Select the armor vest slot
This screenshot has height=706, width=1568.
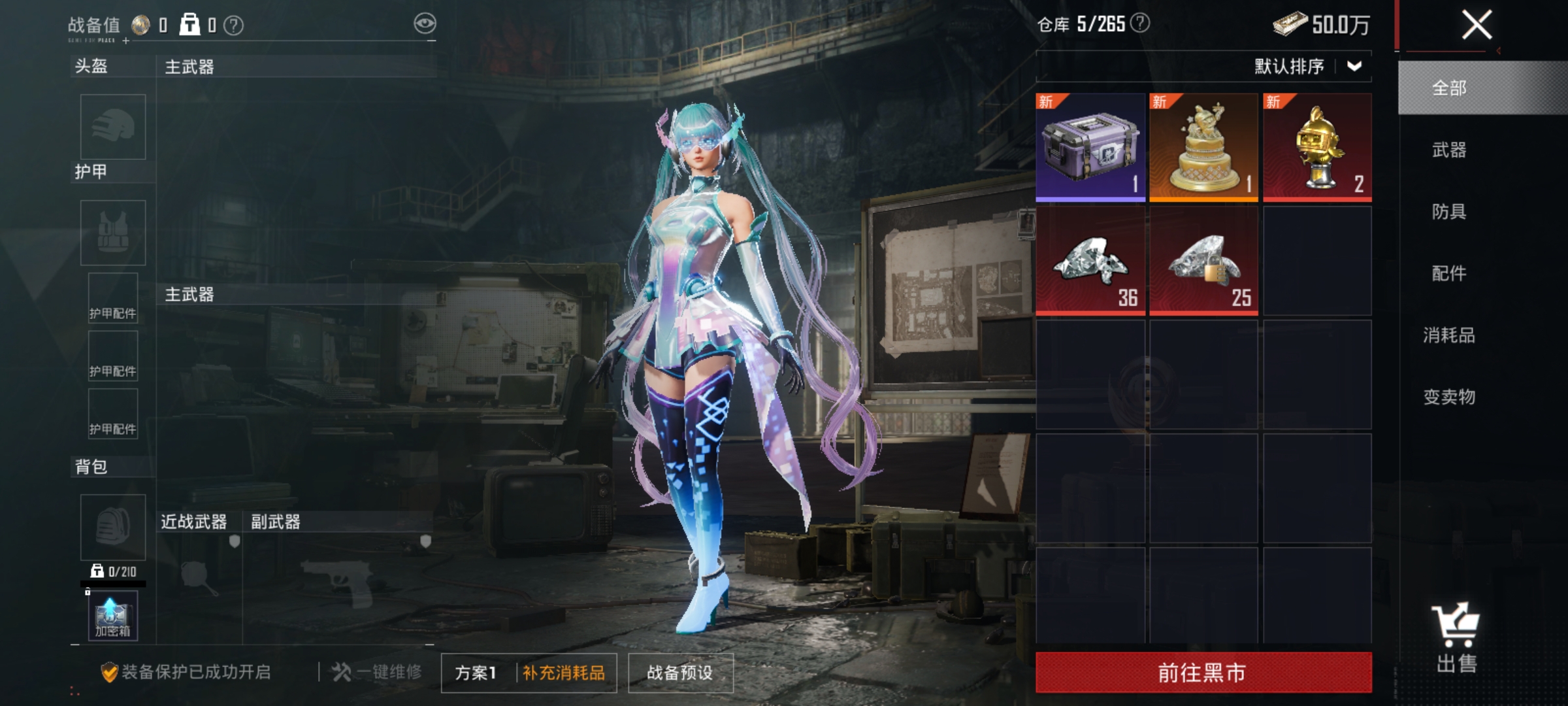[x=112, y=232]
